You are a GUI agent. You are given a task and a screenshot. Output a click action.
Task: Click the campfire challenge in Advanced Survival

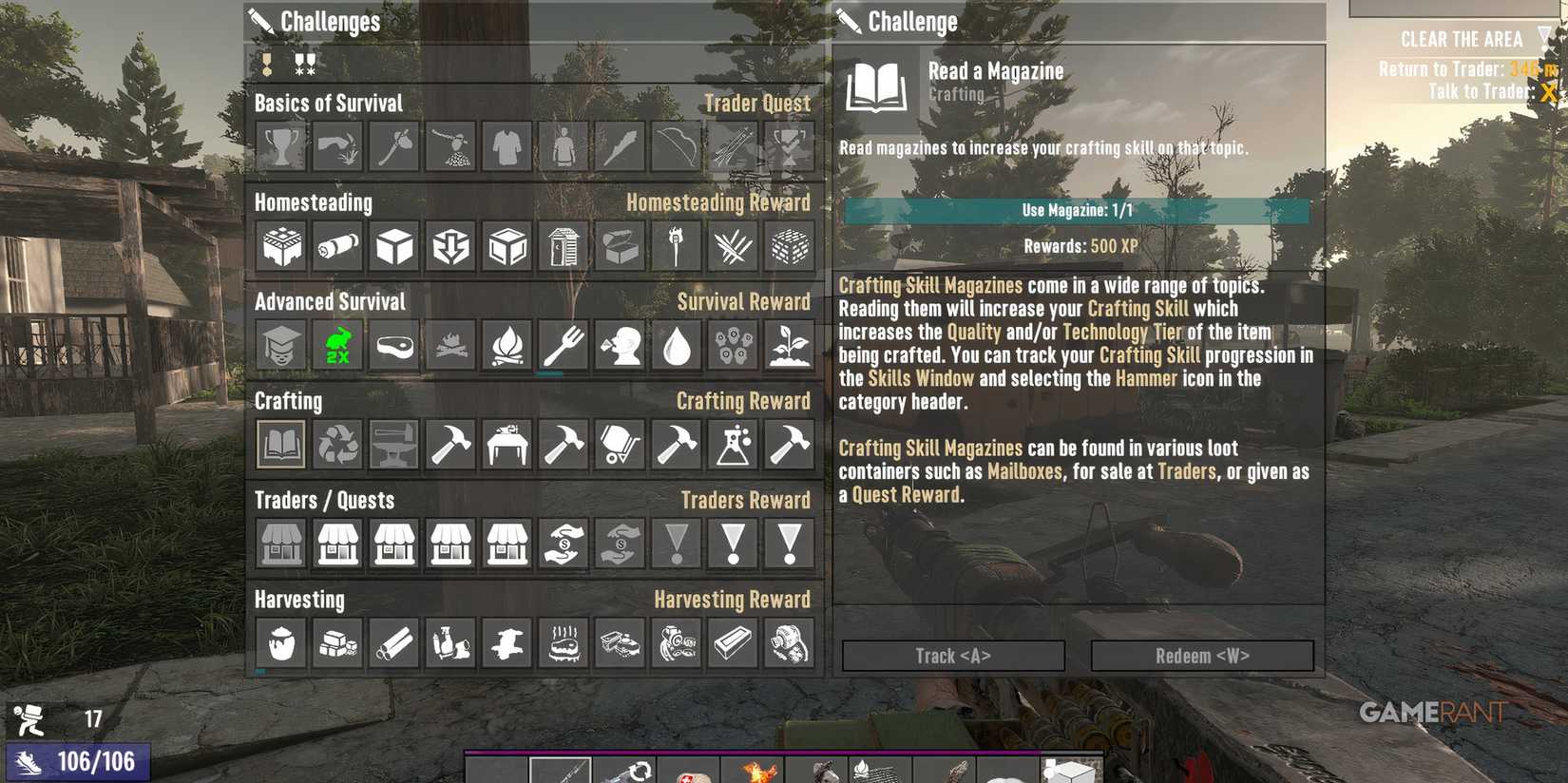[x=507, y=346]
